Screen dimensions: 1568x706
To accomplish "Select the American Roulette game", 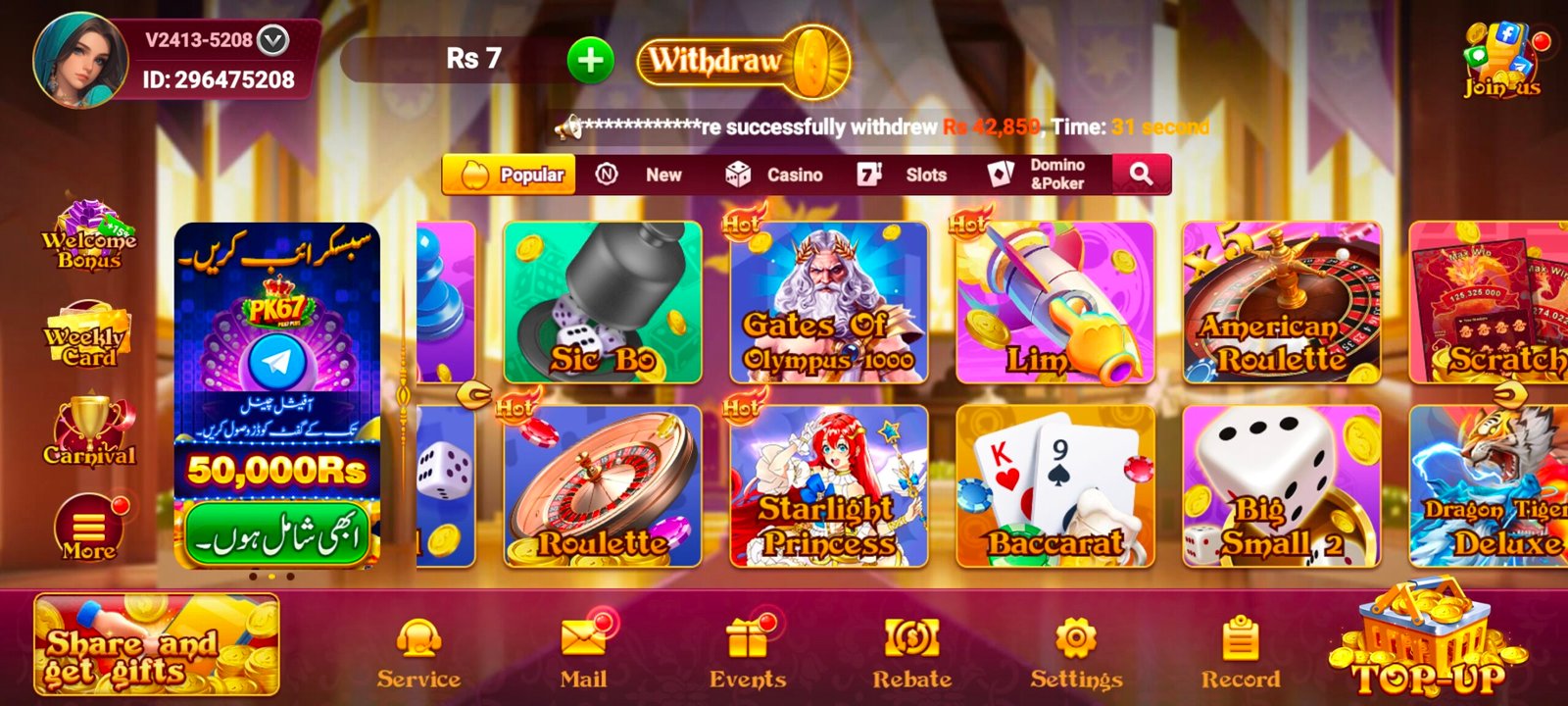I will [x=1281, y=302].
